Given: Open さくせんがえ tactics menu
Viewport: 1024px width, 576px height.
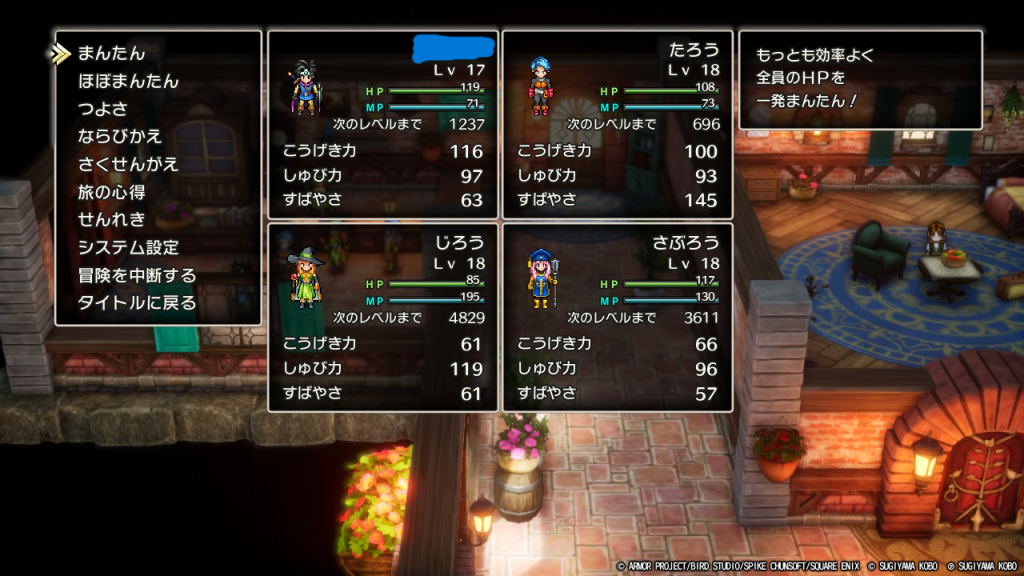Looking at the screenshot, I should 128,164.
